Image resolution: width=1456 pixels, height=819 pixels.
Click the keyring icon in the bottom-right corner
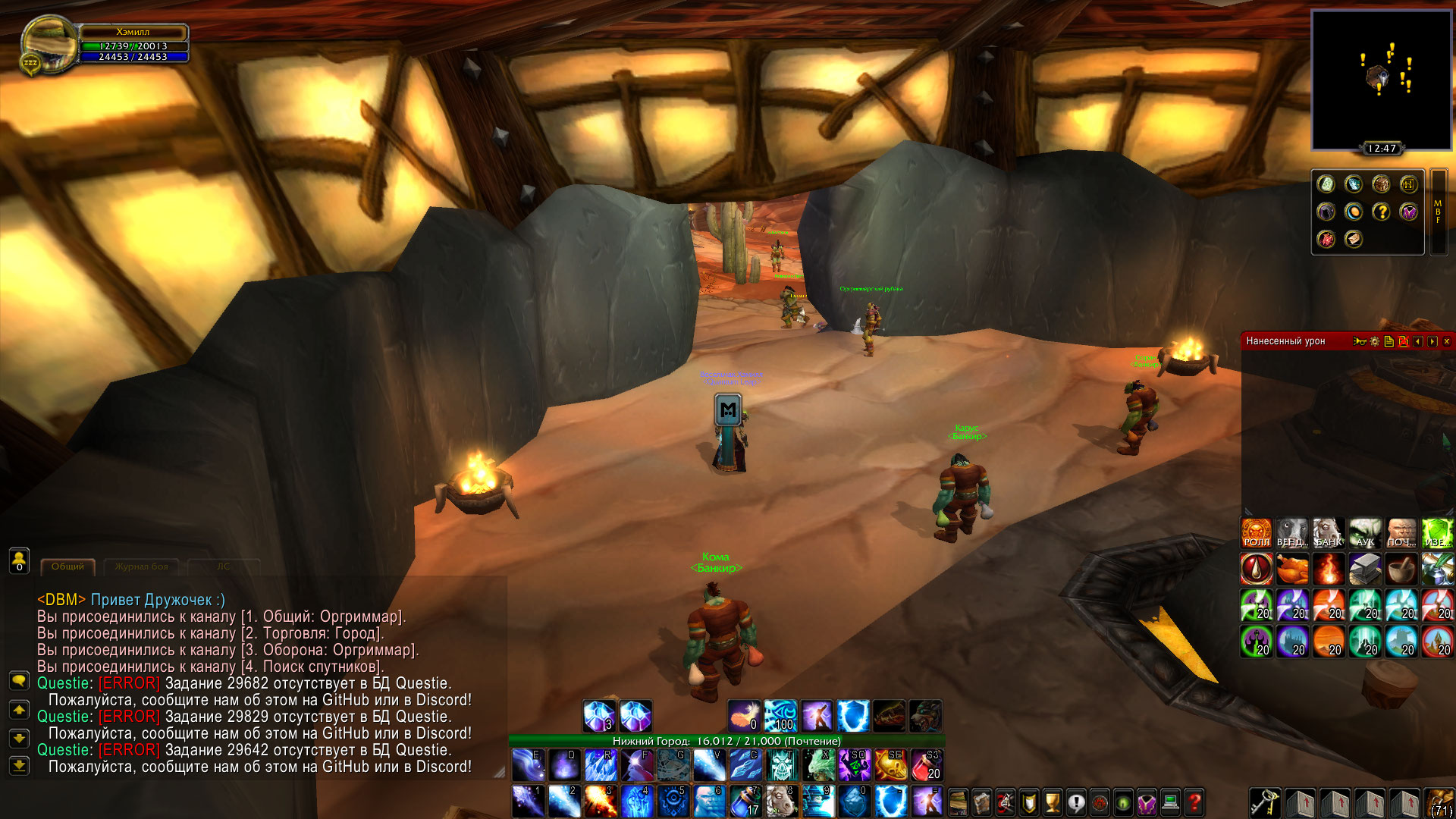pyautogui.click(x=1266, y=802)
